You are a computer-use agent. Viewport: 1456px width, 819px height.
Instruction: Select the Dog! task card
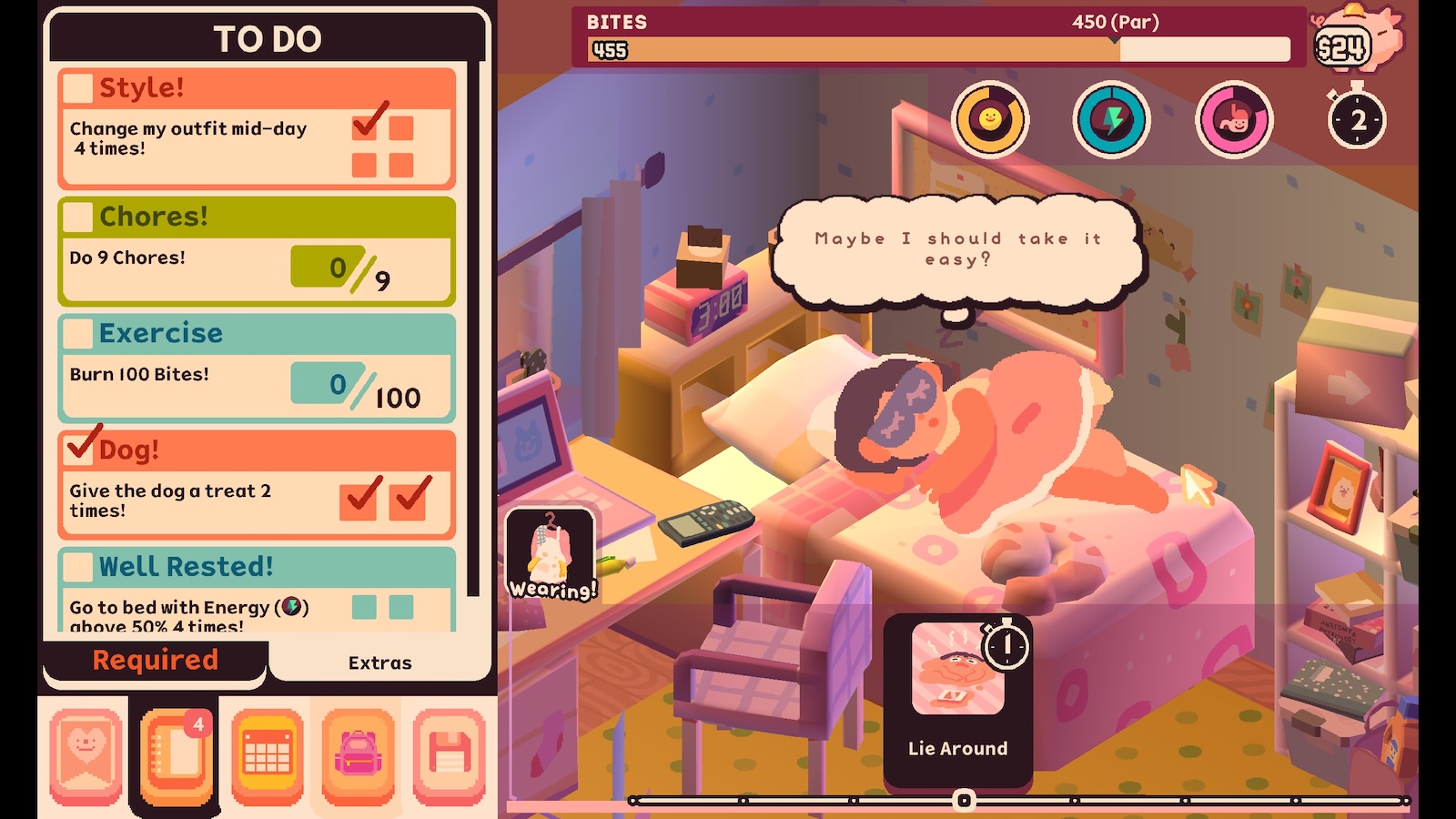[x=257, y=484]
